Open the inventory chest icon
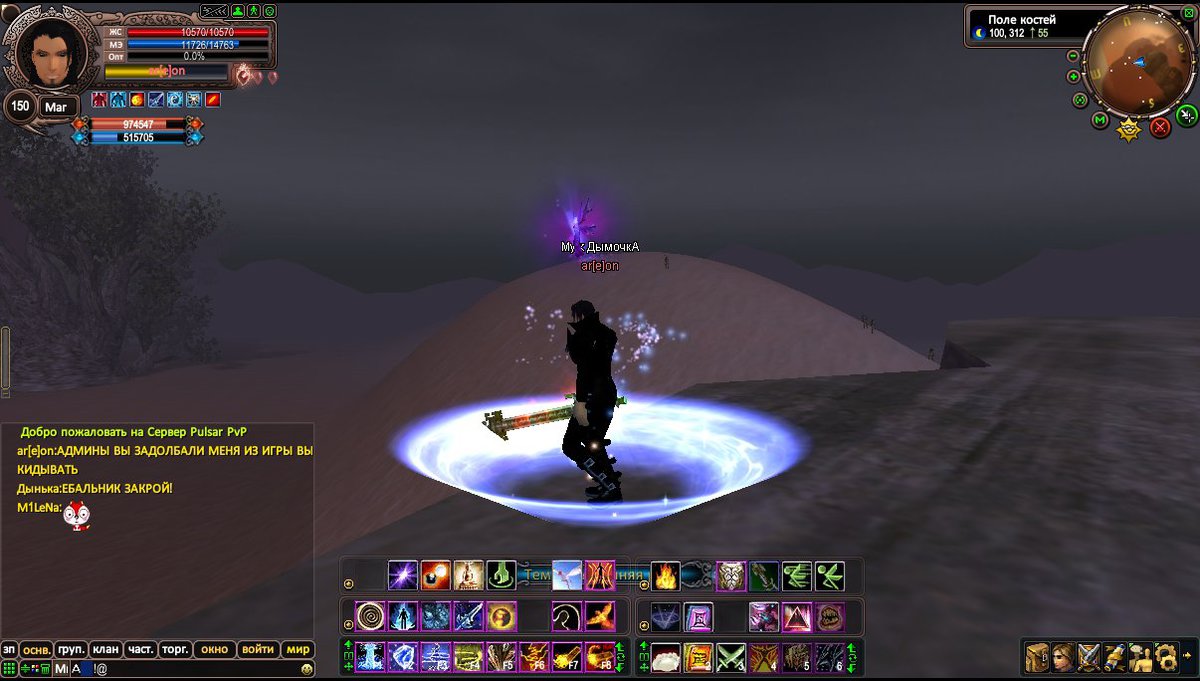The width and height of the screenshot is (1200, 681). coord(1037,657)
